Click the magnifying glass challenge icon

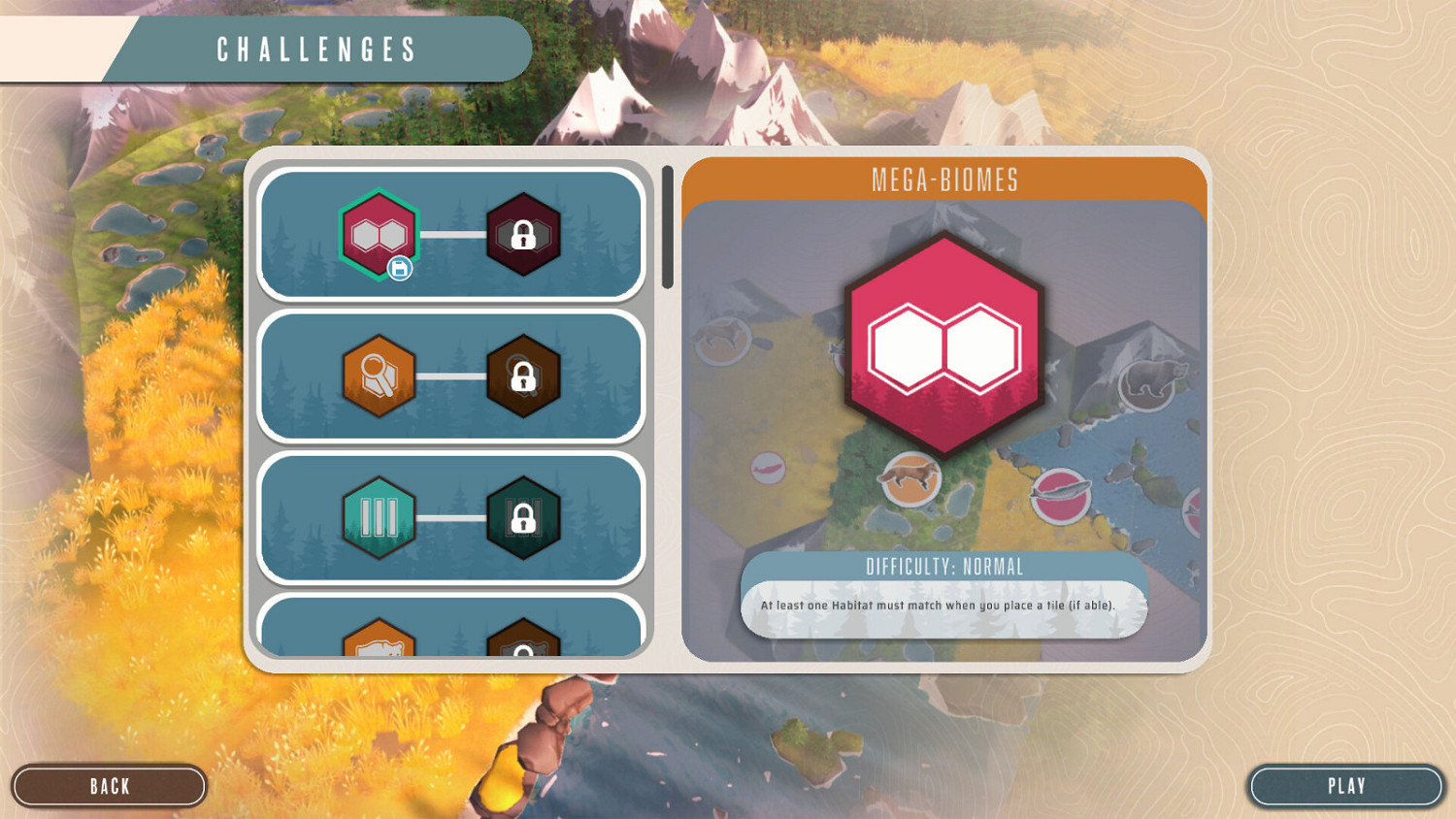379,376
